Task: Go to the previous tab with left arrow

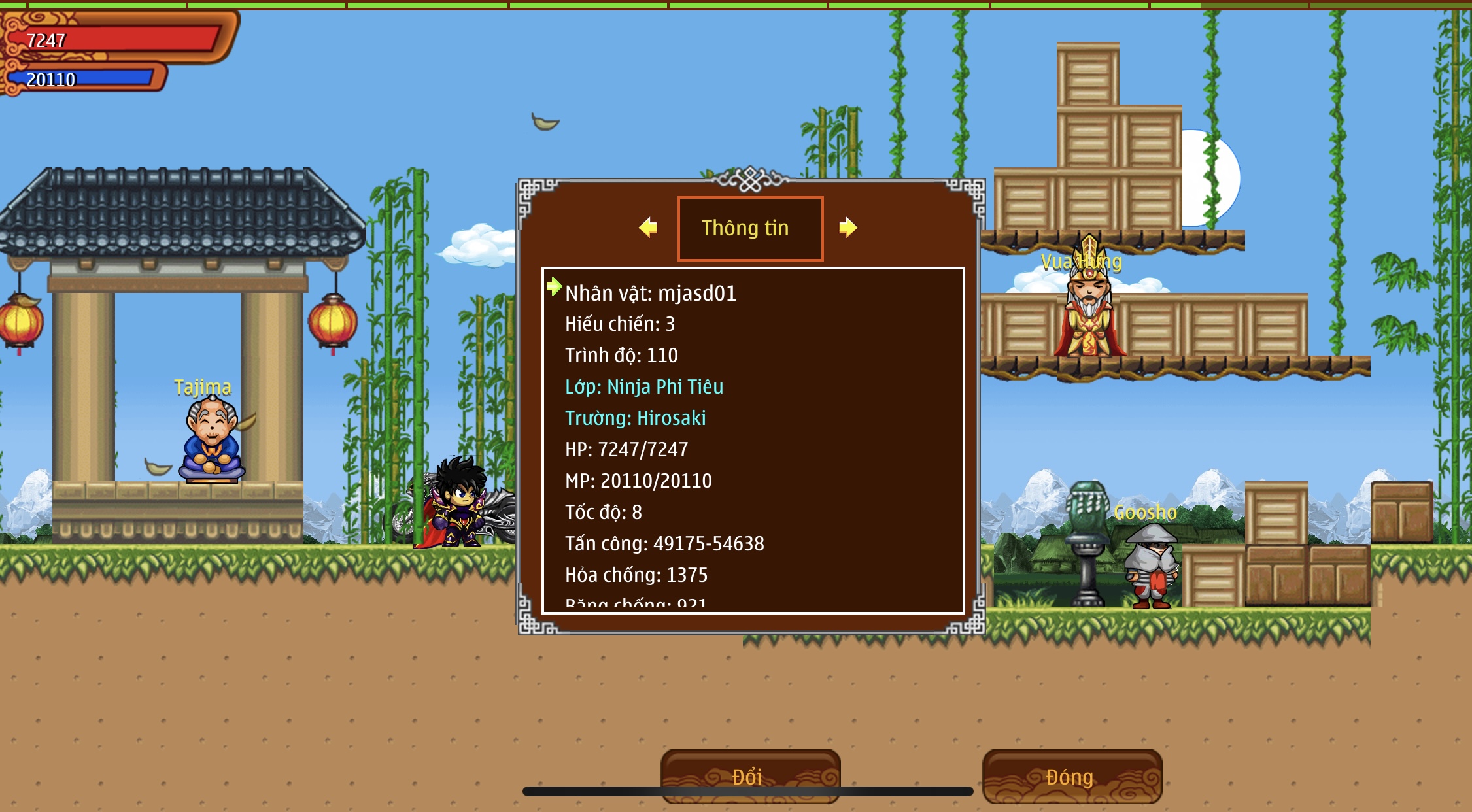Action: (648, 228)
